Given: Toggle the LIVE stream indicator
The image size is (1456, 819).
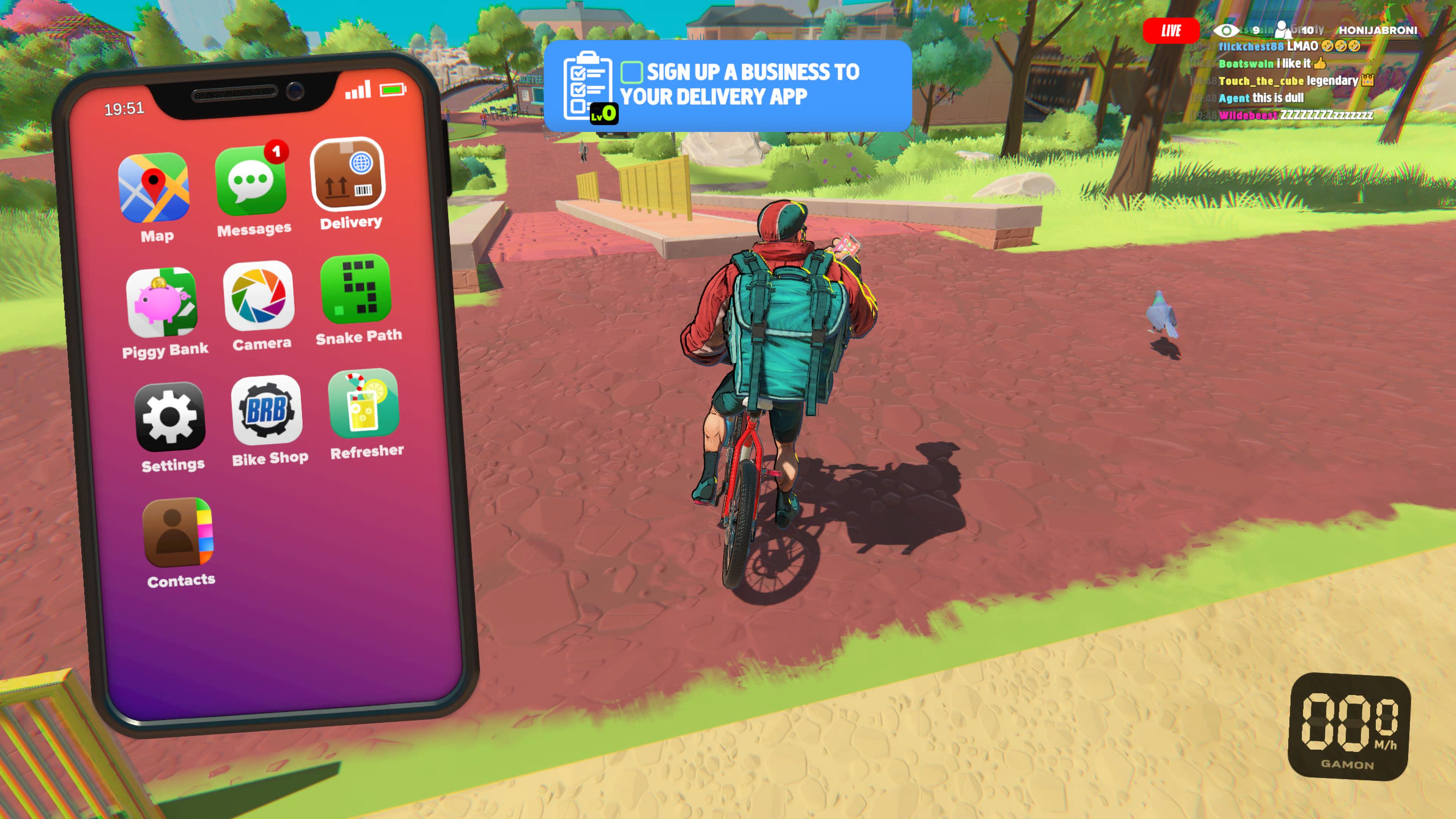Looking at the screenshot, I should pos(1172,30).
